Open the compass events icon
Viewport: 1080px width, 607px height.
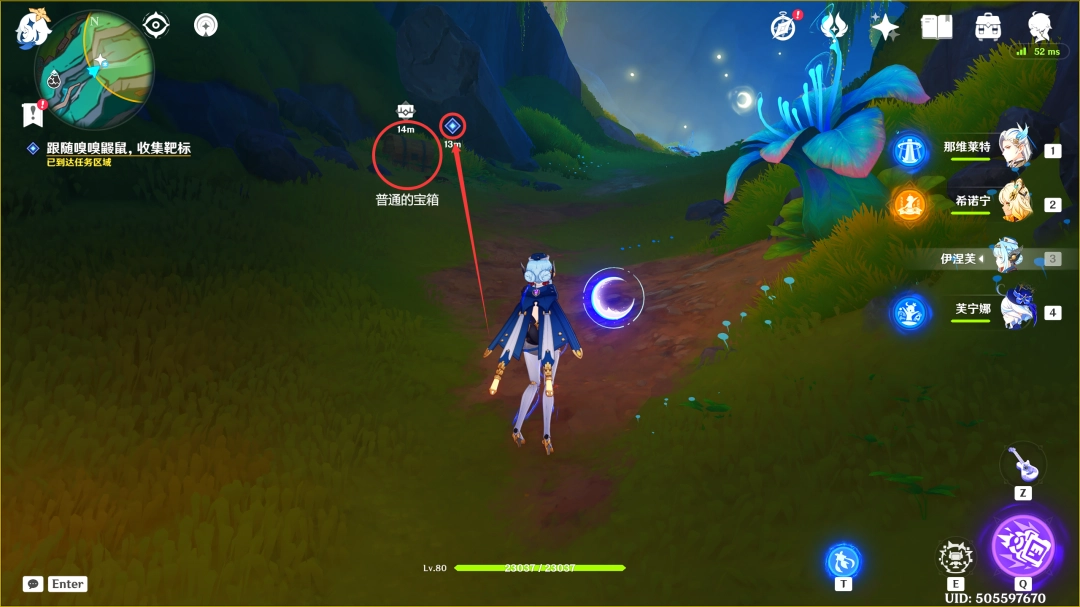coord(784,27)
